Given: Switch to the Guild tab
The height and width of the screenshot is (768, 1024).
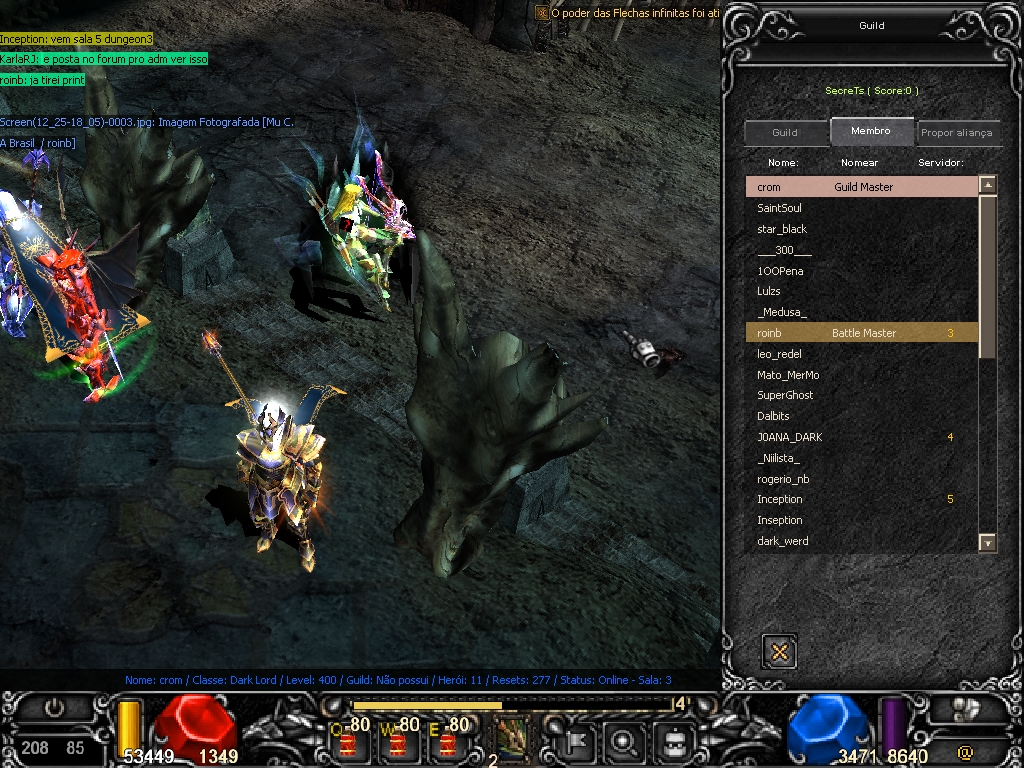Looking at the screenshot, I should [785, 133].
